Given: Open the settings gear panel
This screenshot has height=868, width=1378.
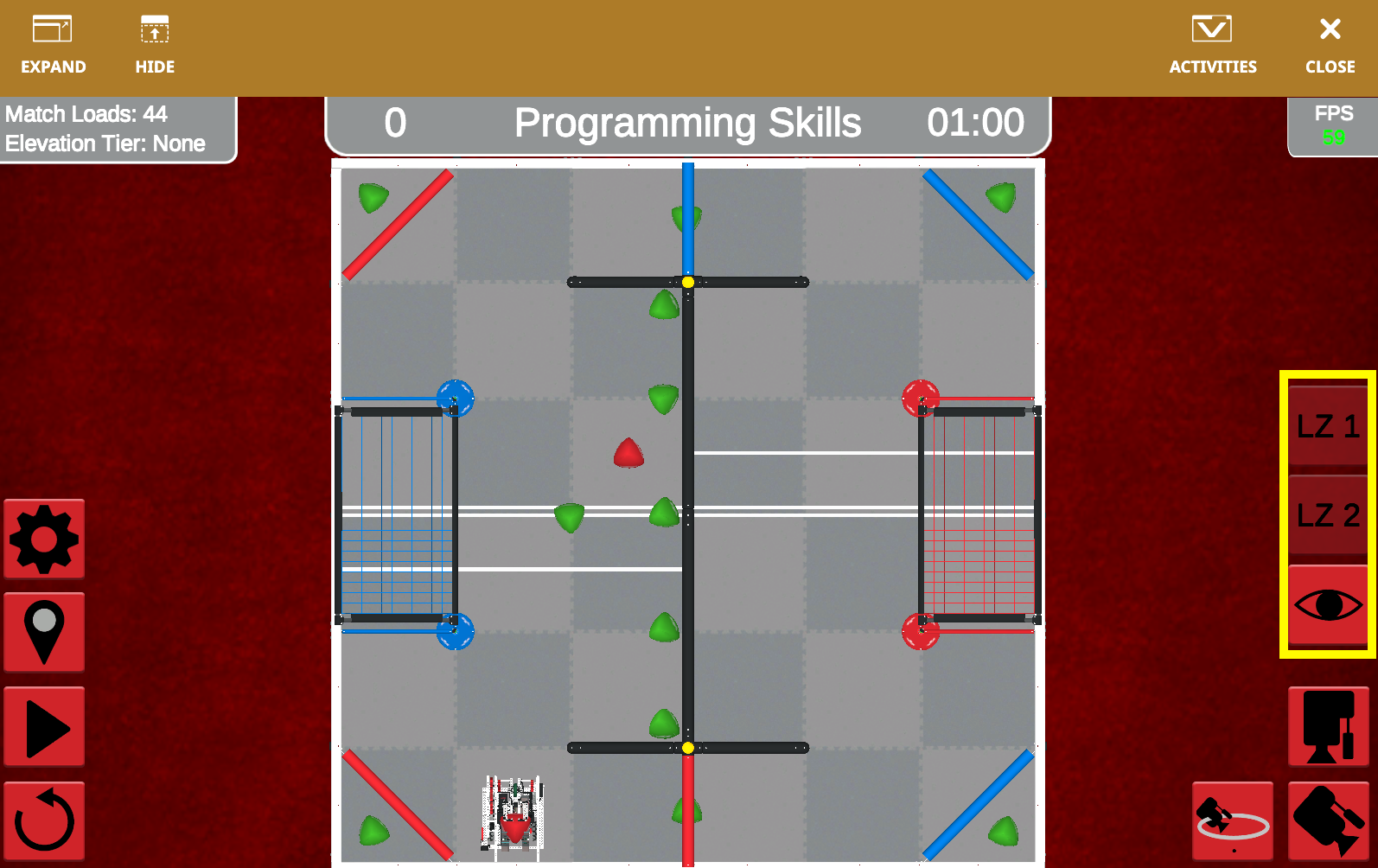Looking at the screenshot, I should (x=43, y=538).
